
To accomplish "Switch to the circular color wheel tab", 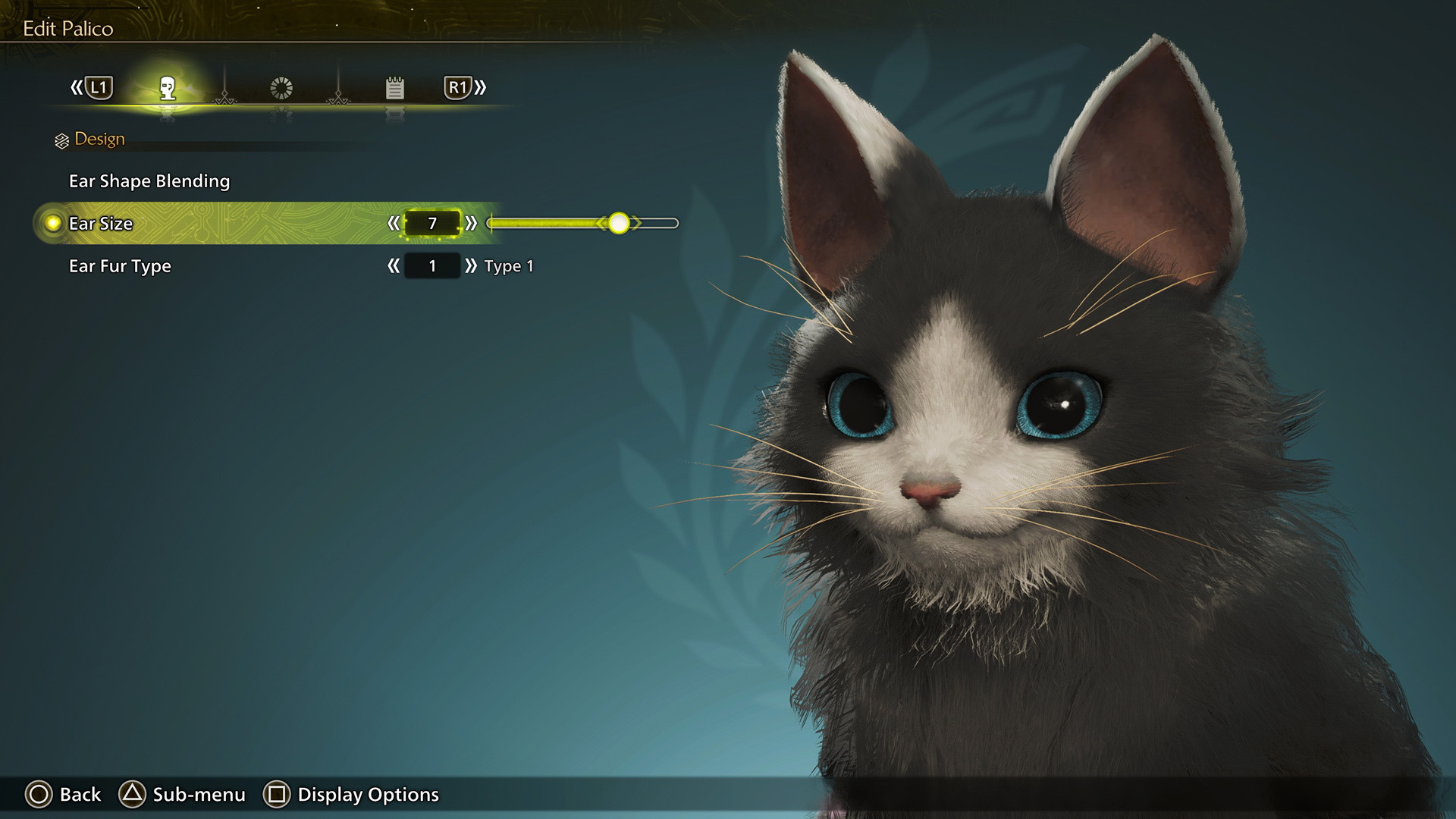I will coord(281,89).
